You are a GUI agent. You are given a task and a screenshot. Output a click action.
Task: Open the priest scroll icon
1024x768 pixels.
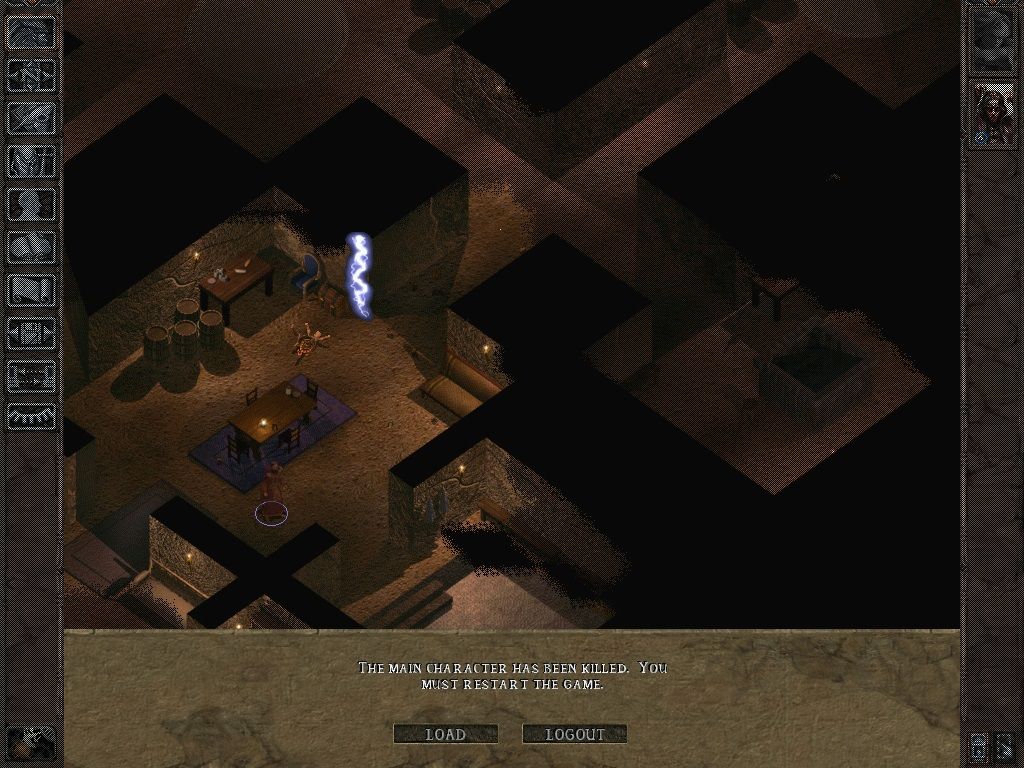point(31,290)
